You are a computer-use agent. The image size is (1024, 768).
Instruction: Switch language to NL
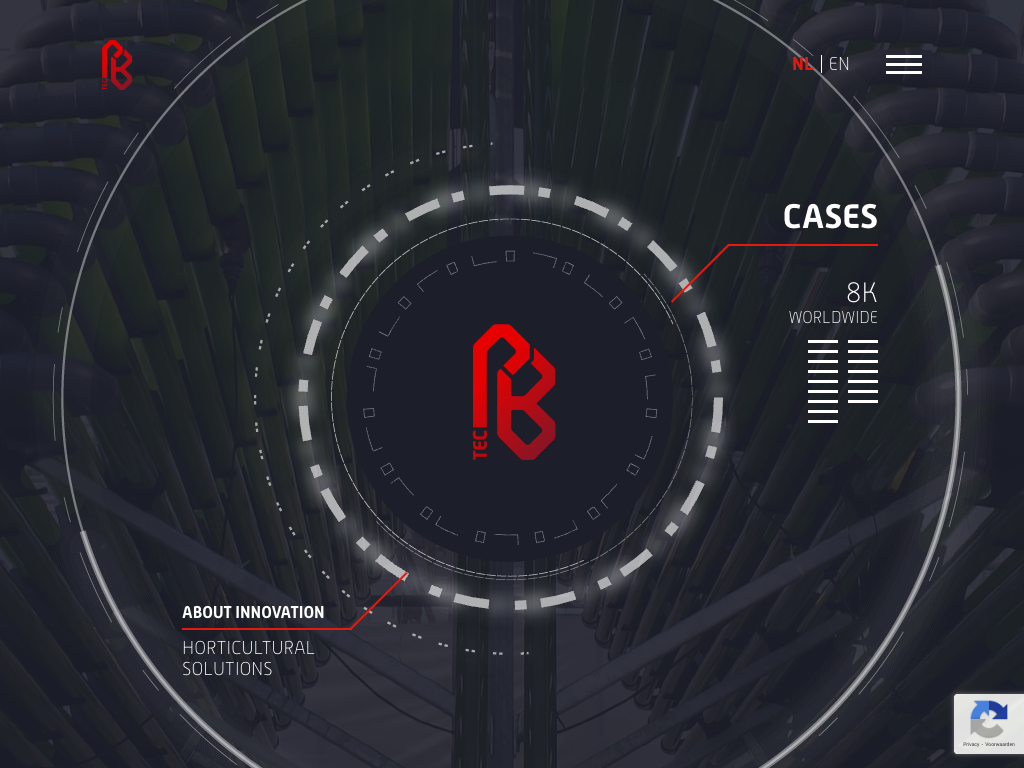pos(802,64)
